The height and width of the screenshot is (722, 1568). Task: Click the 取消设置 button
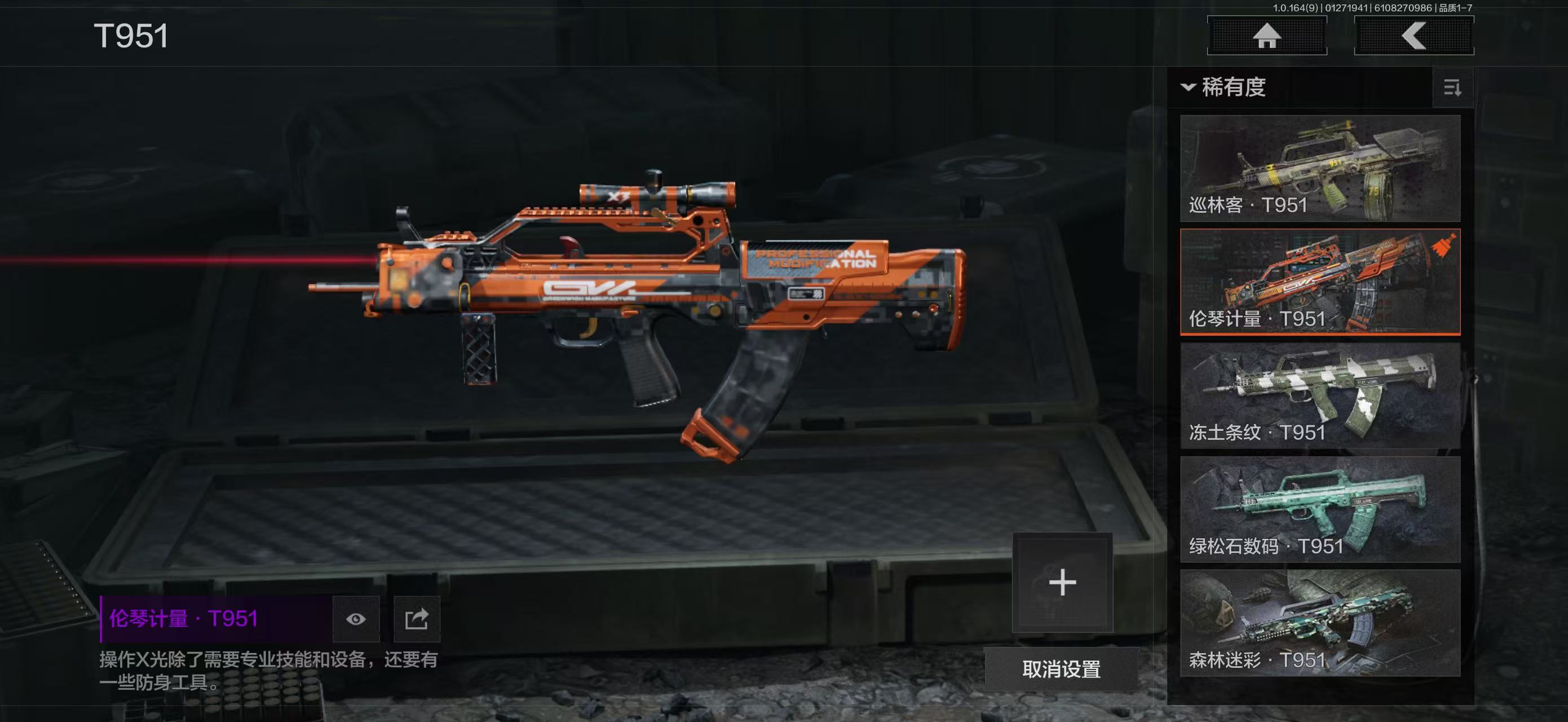click(x=1061, y=669)
